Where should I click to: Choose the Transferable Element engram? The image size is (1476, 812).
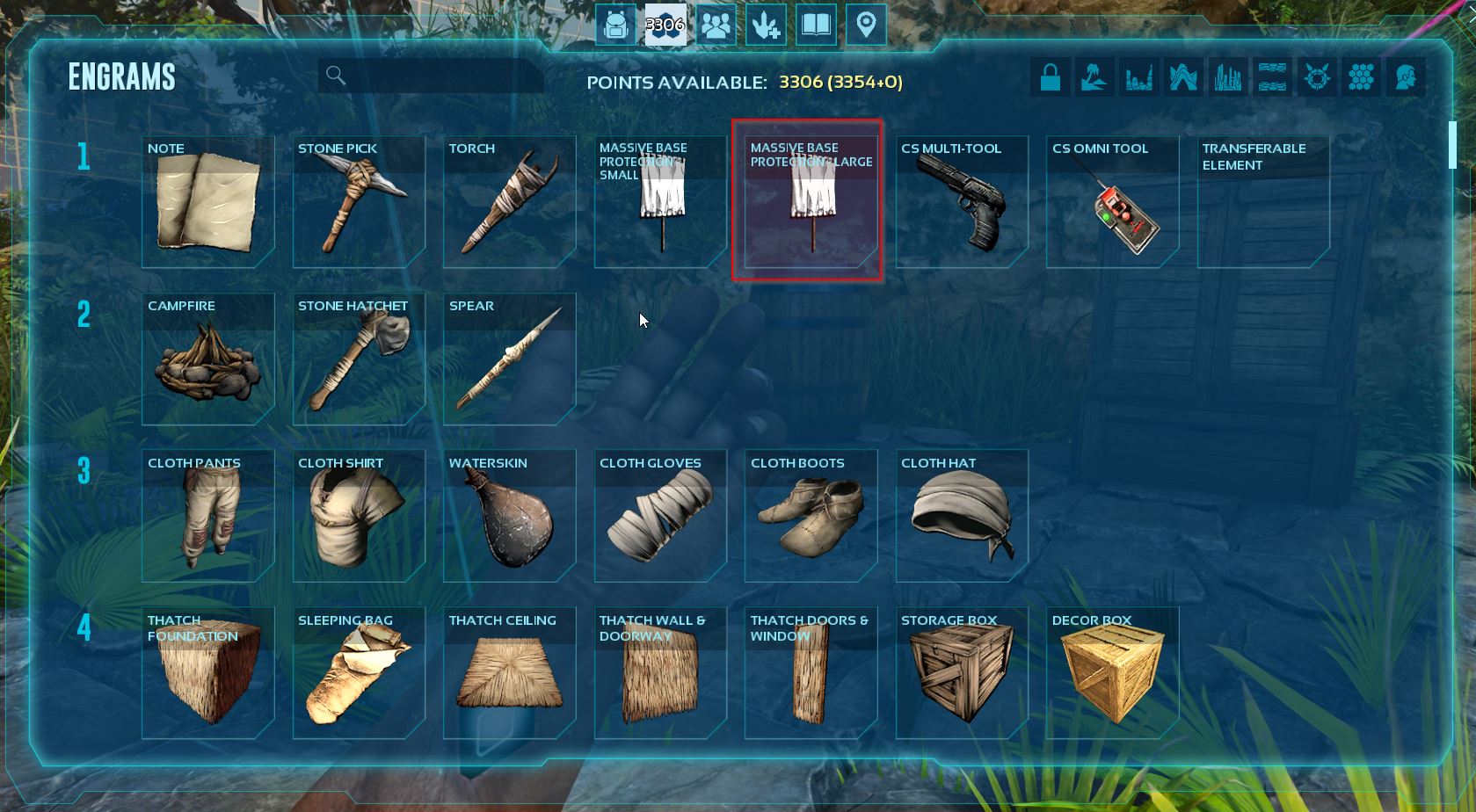(x=1263, y=202)
